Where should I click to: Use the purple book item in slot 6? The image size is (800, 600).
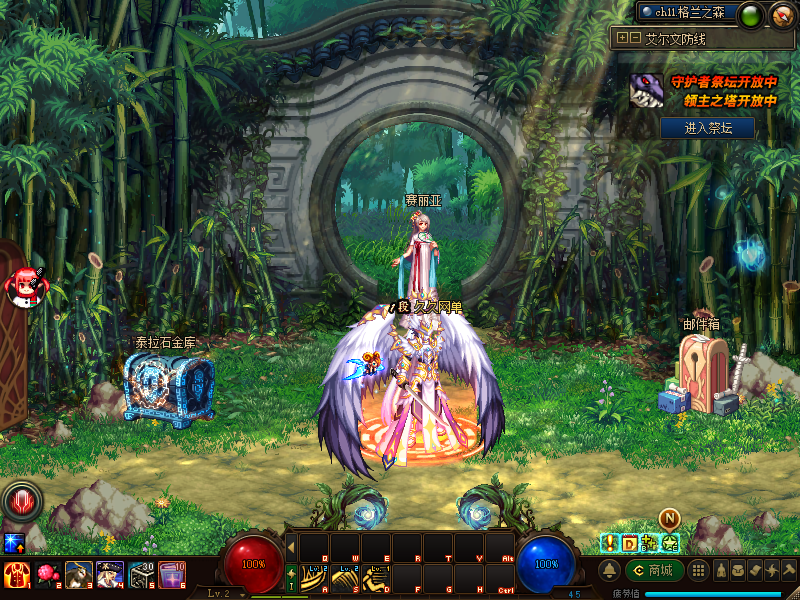point(172,574)
